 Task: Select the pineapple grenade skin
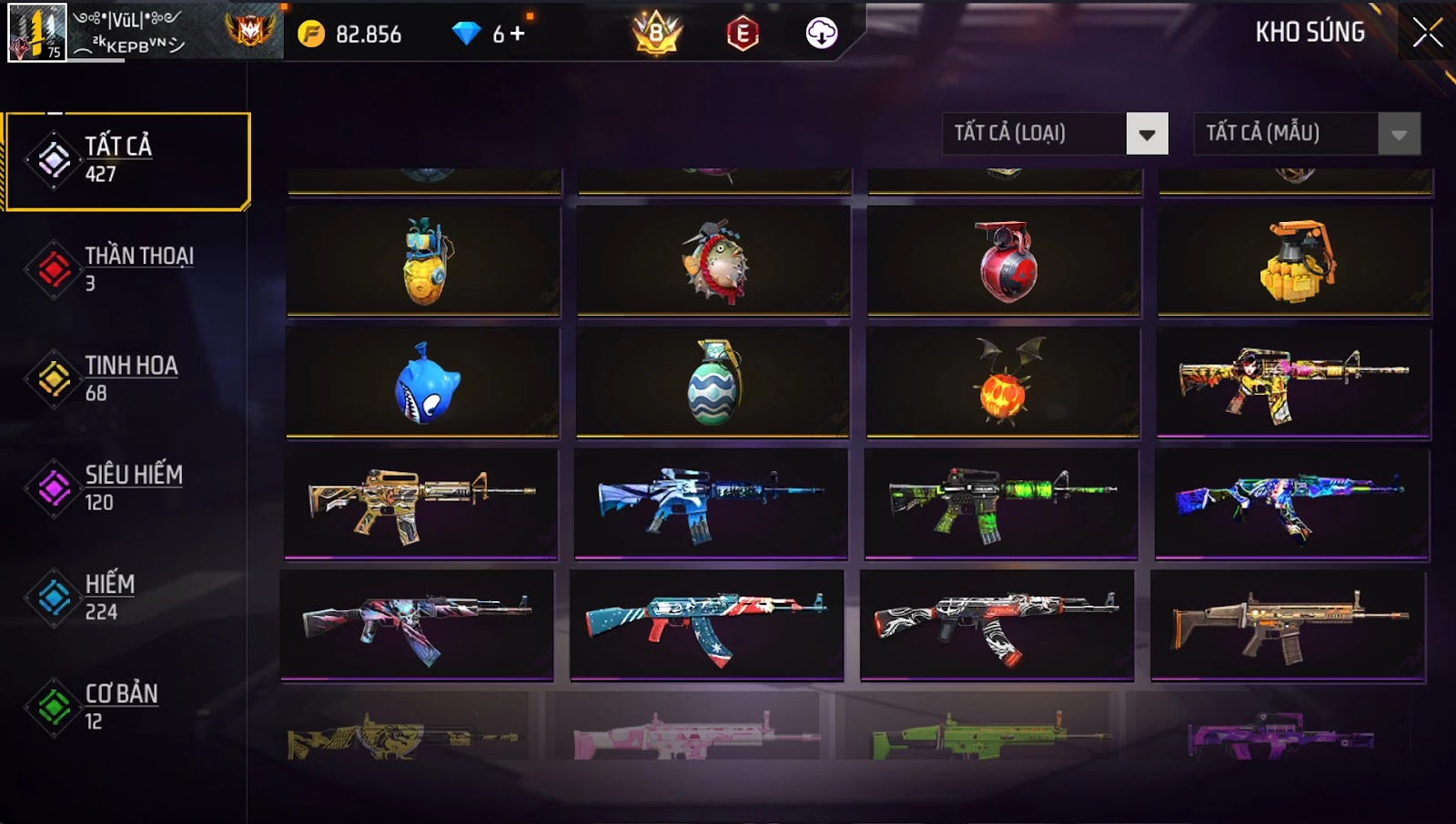[424, 261]
